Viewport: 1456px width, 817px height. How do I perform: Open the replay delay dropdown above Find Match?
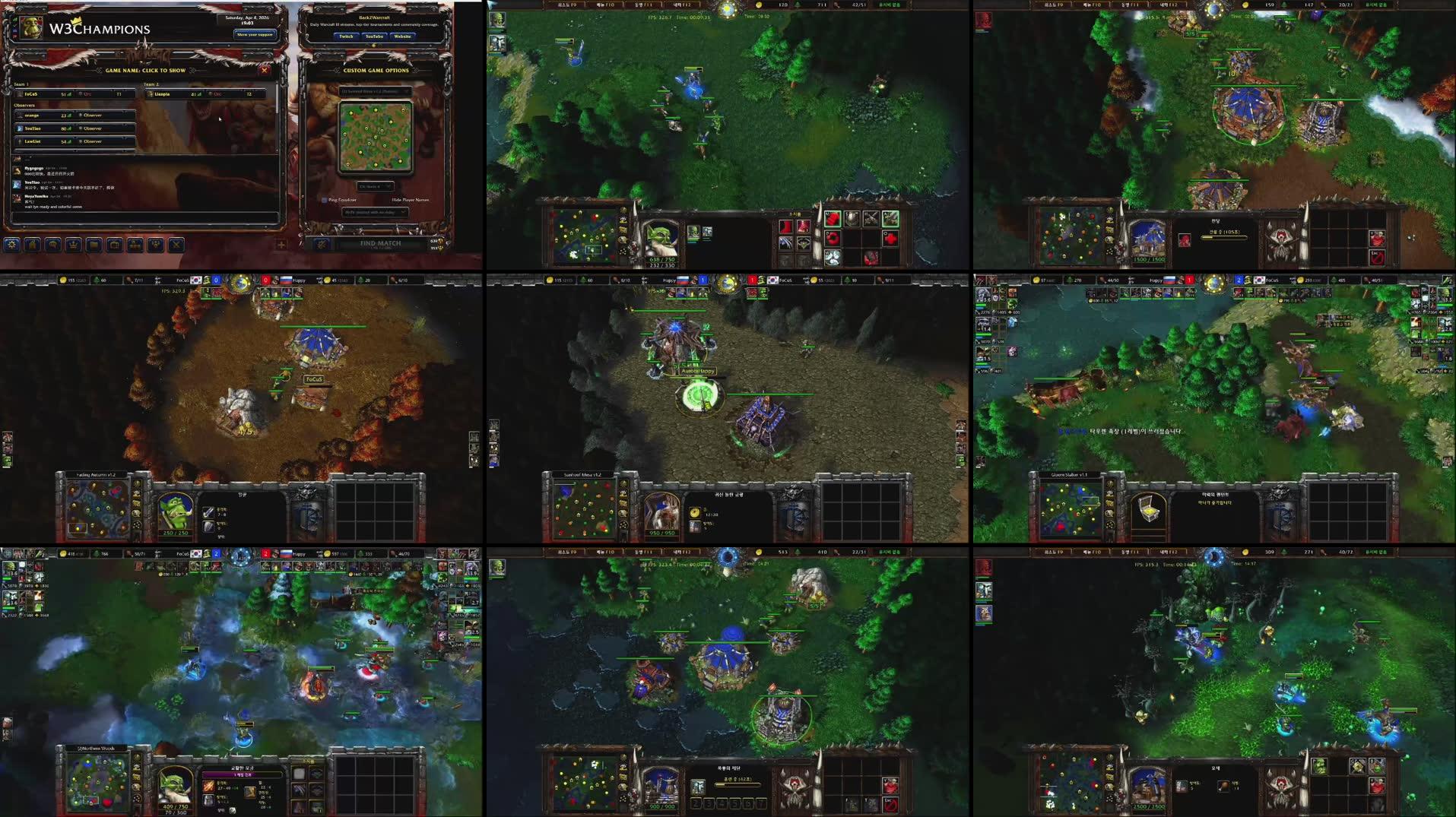coord(376,212)
